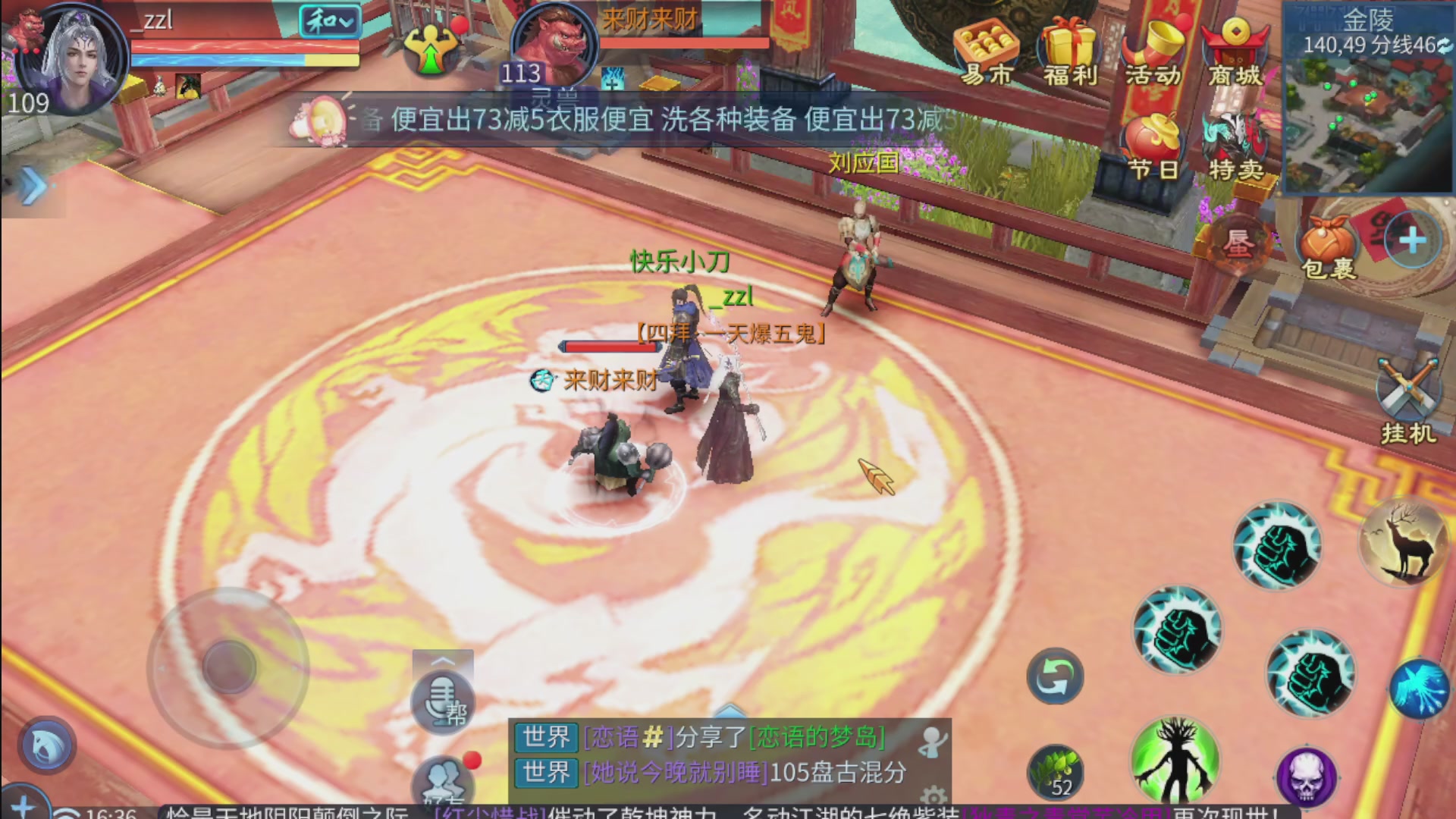Toggle the skill page switch arrow
The image size is (1456, 819).
click(x=1054, y=676)
